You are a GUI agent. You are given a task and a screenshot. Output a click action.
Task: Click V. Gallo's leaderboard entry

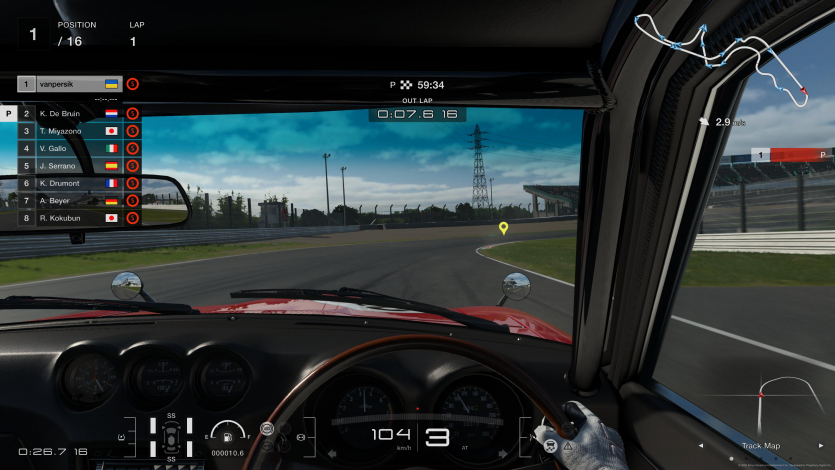(x=70, y=148)
